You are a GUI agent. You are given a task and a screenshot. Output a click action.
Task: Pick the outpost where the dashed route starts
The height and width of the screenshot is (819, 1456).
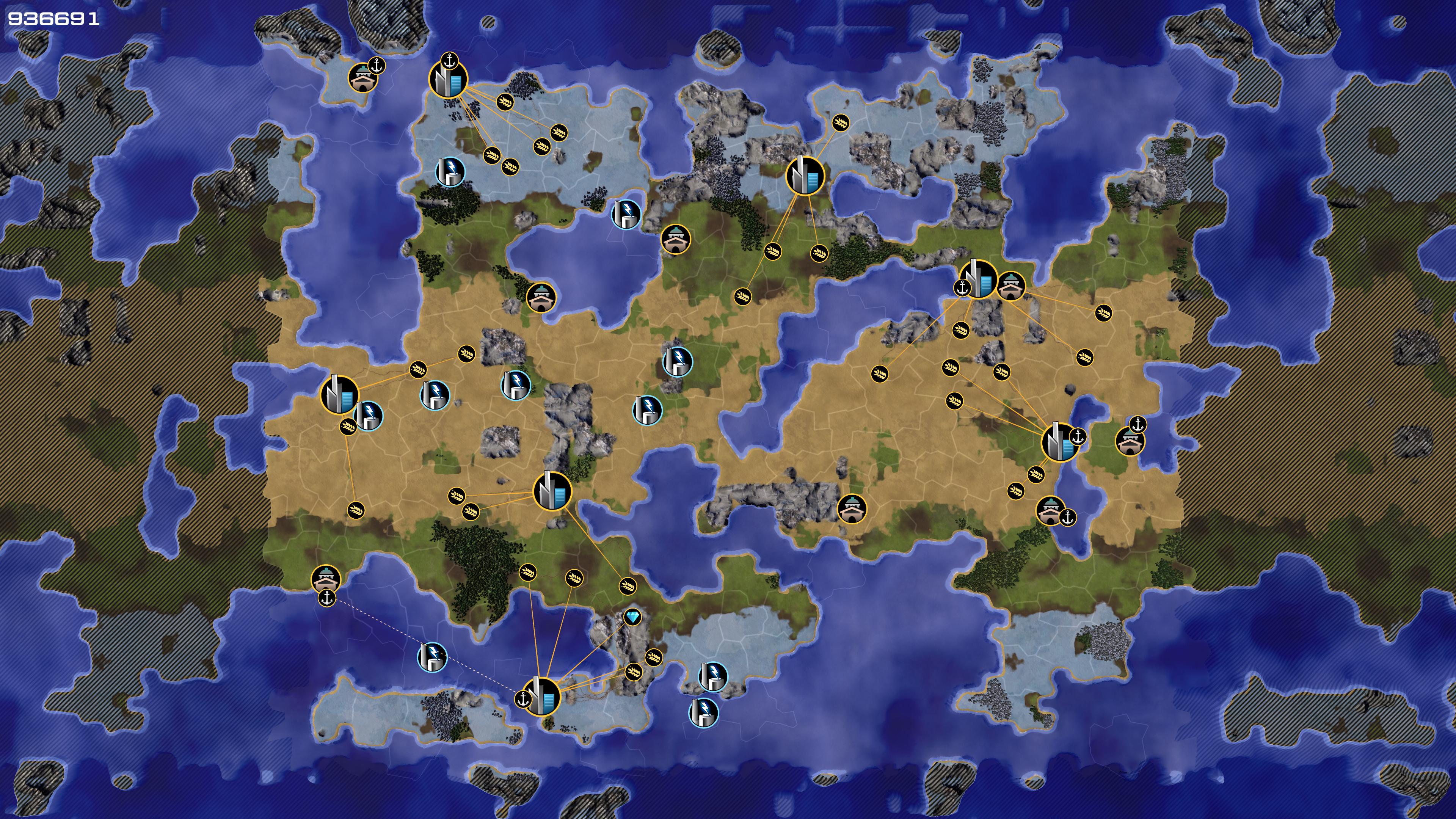pyautogui.click(x=326, y=579)
